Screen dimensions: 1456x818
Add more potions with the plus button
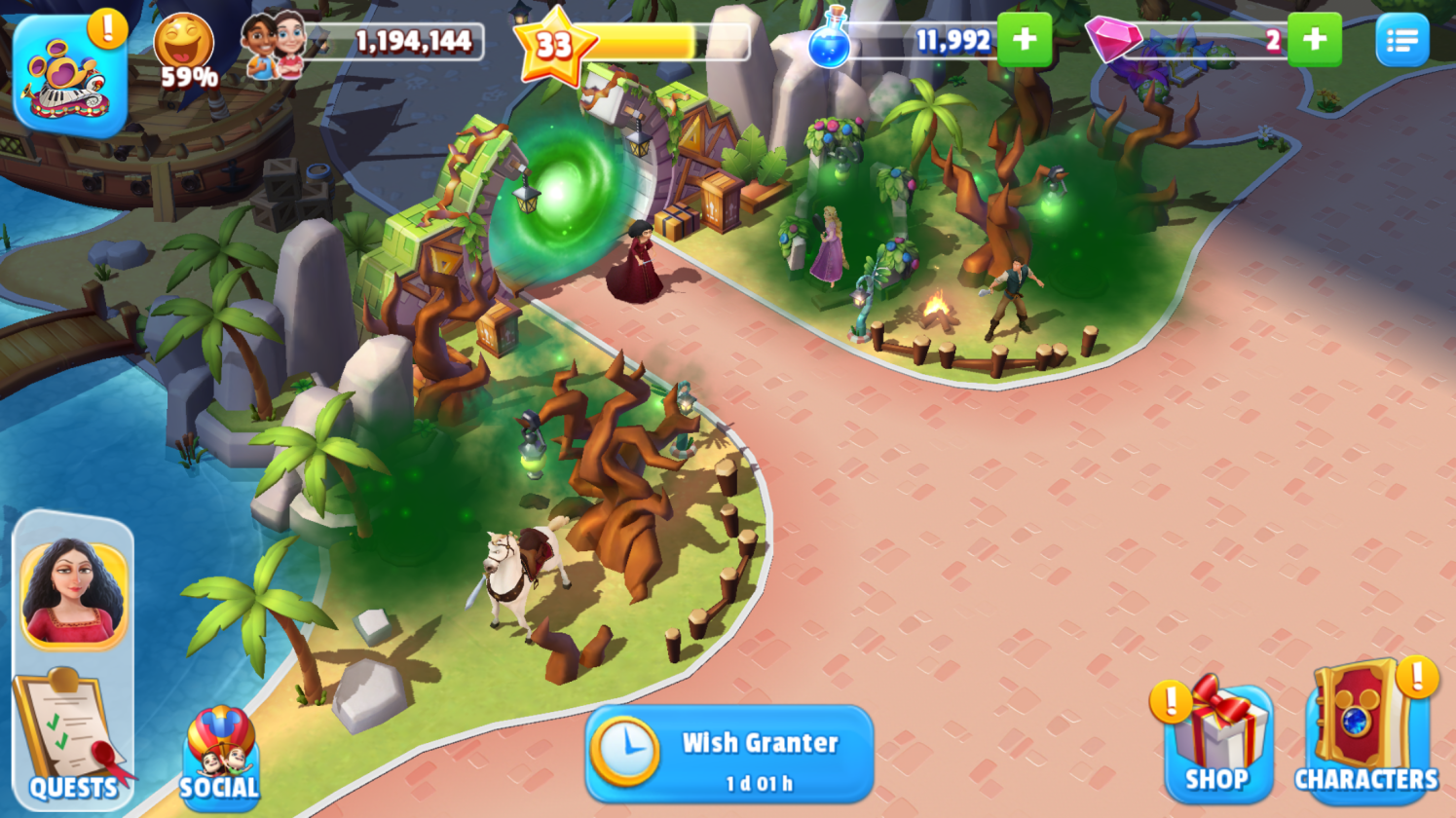[1025, 40]
